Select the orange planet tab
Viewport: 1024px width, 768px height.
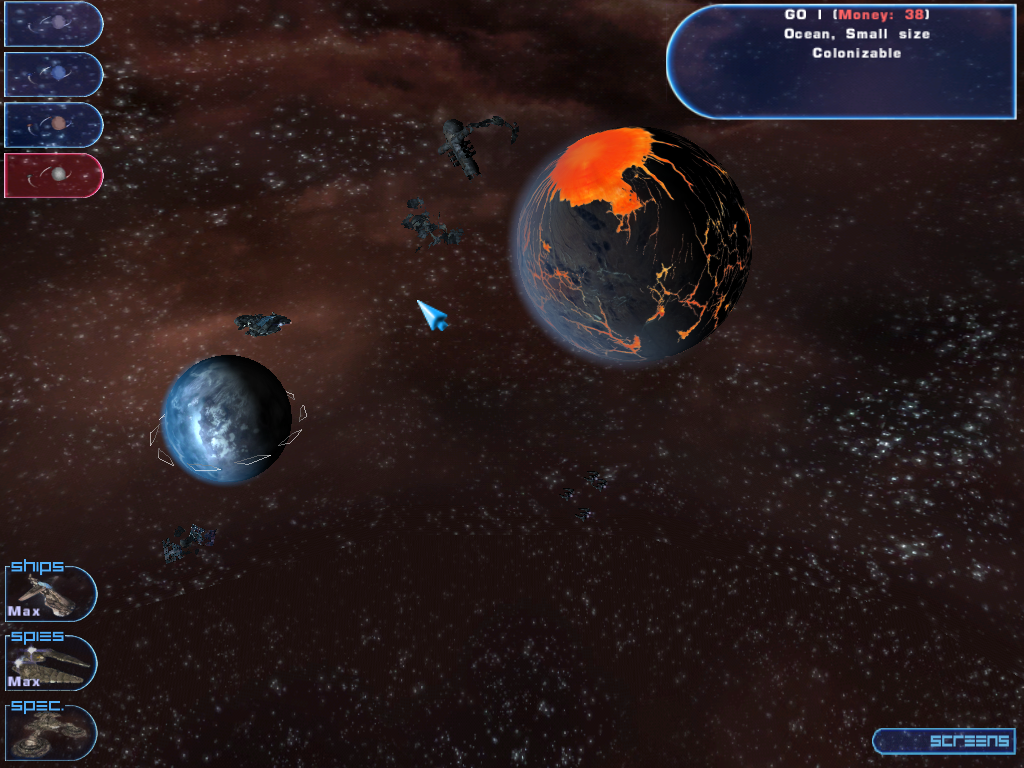point(54,125)
